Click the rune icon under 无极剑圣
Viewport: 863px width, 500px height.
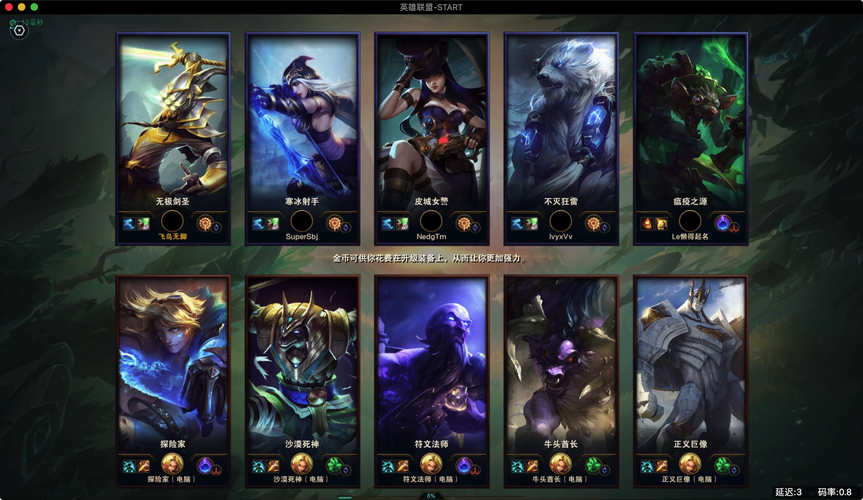point(206,223)
